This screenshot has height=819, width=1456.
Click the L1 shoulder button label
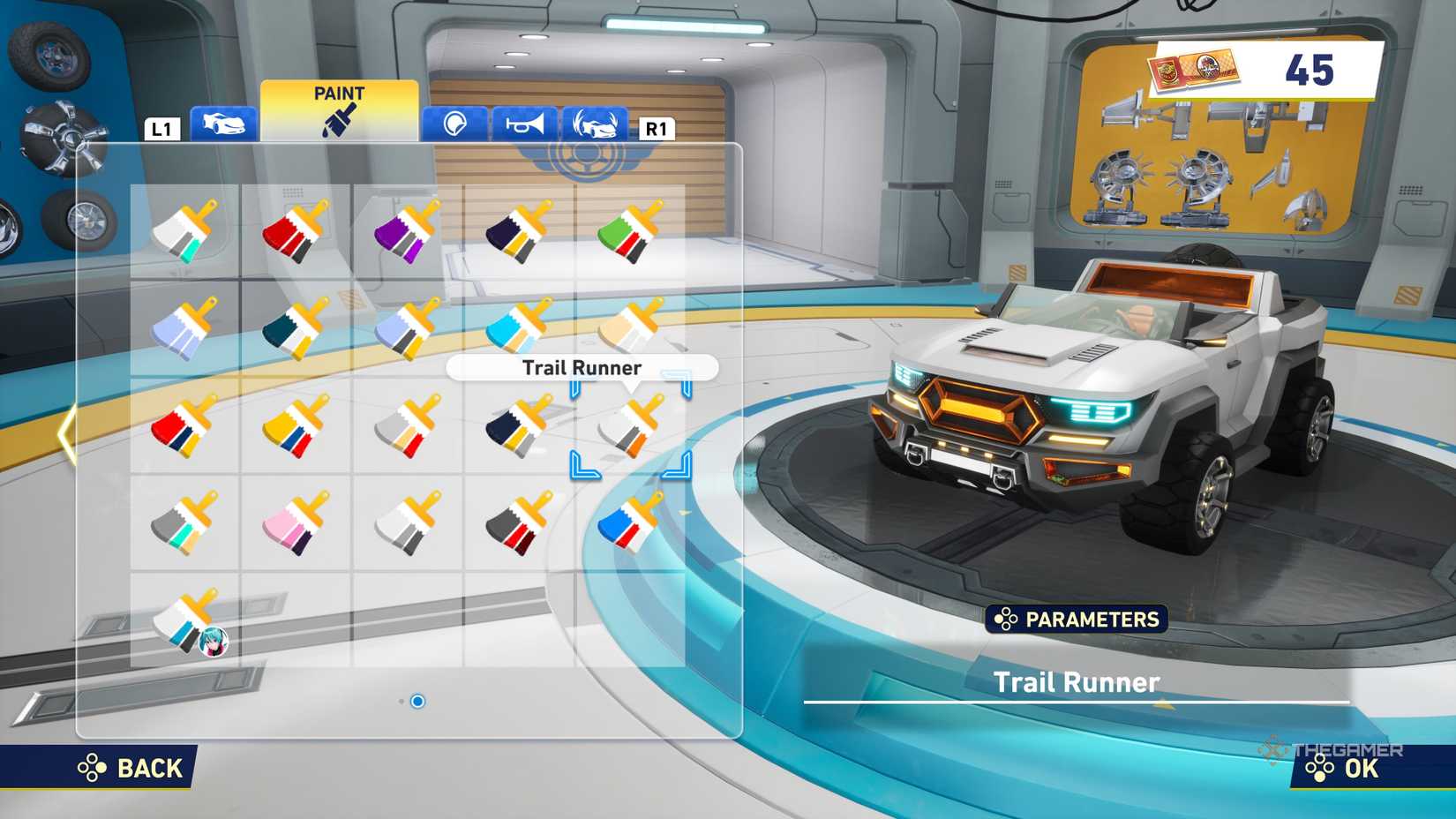tap(161, 129)
